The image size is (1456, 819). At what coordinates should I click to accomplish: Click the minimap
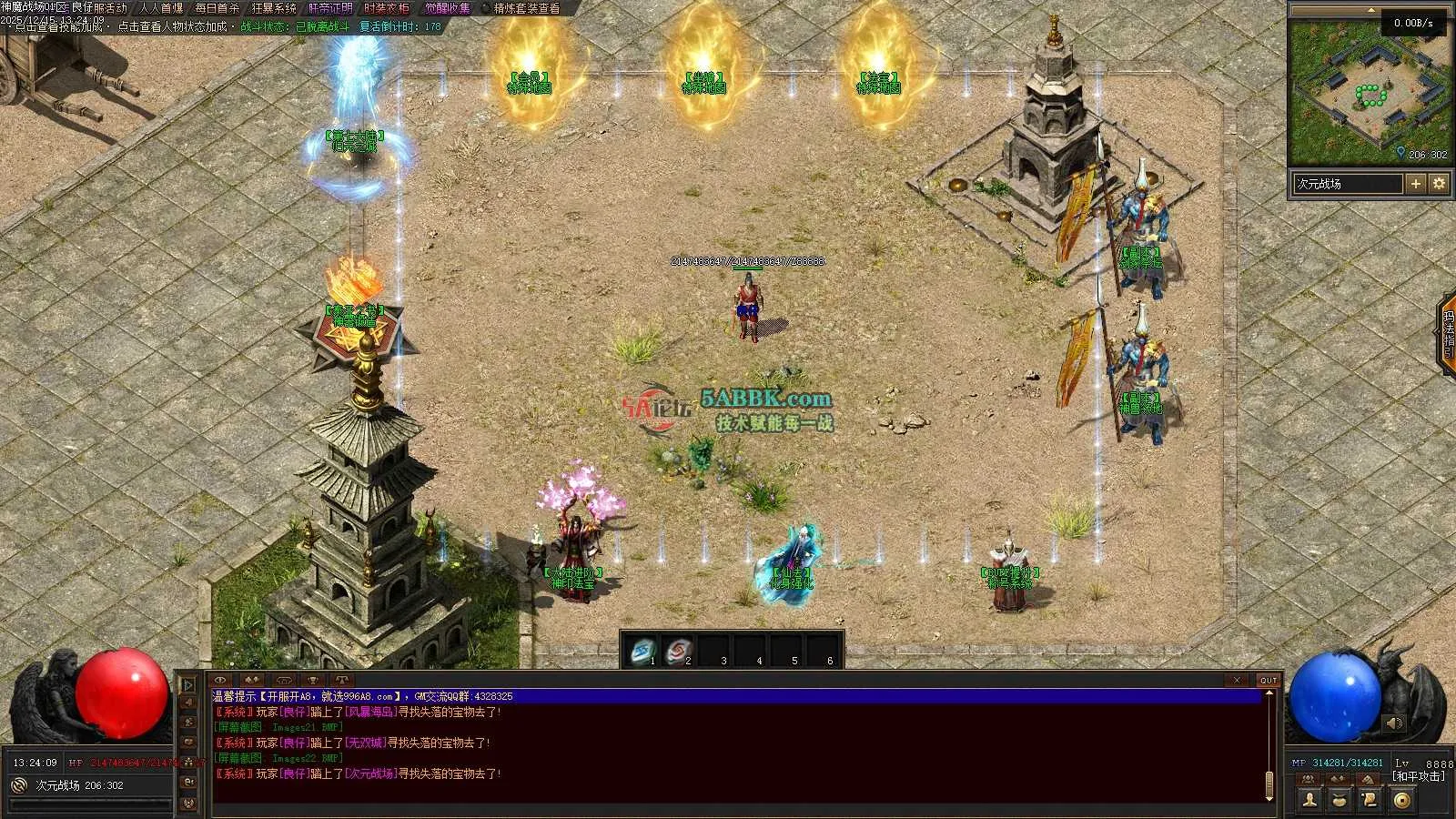pos(1370,91)
